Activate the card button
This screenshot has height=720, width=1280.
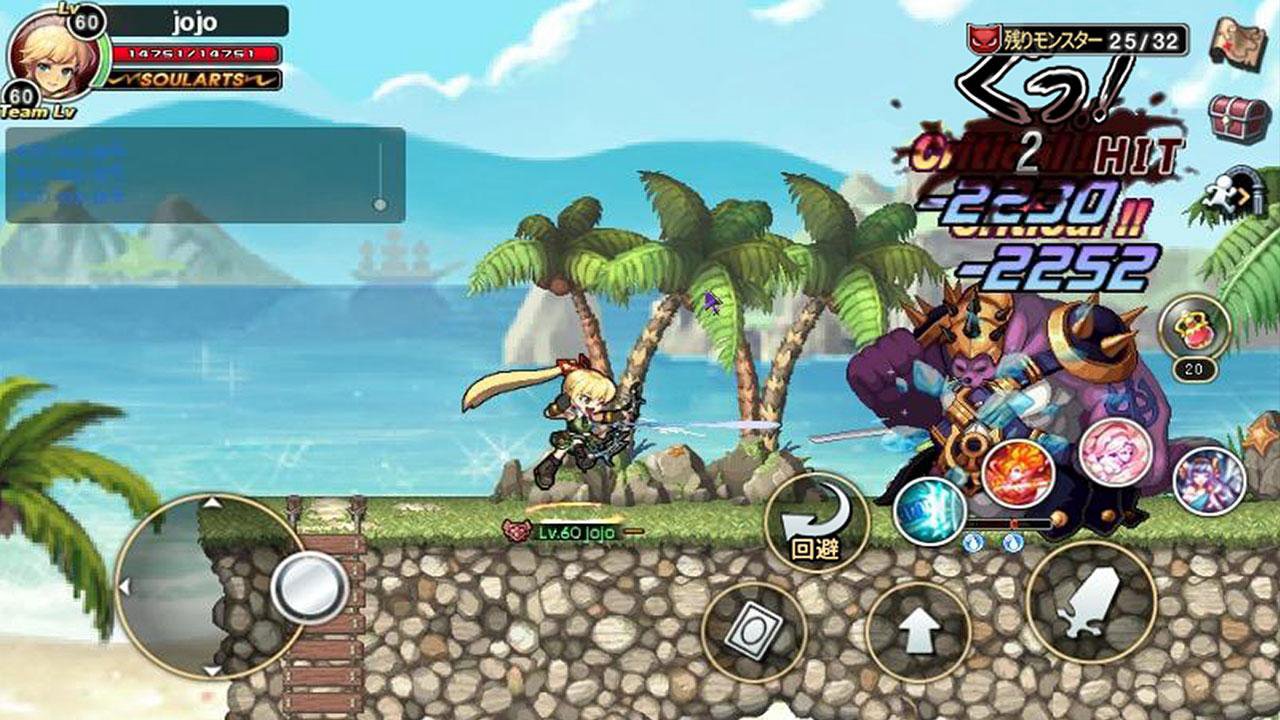[753, 632]
